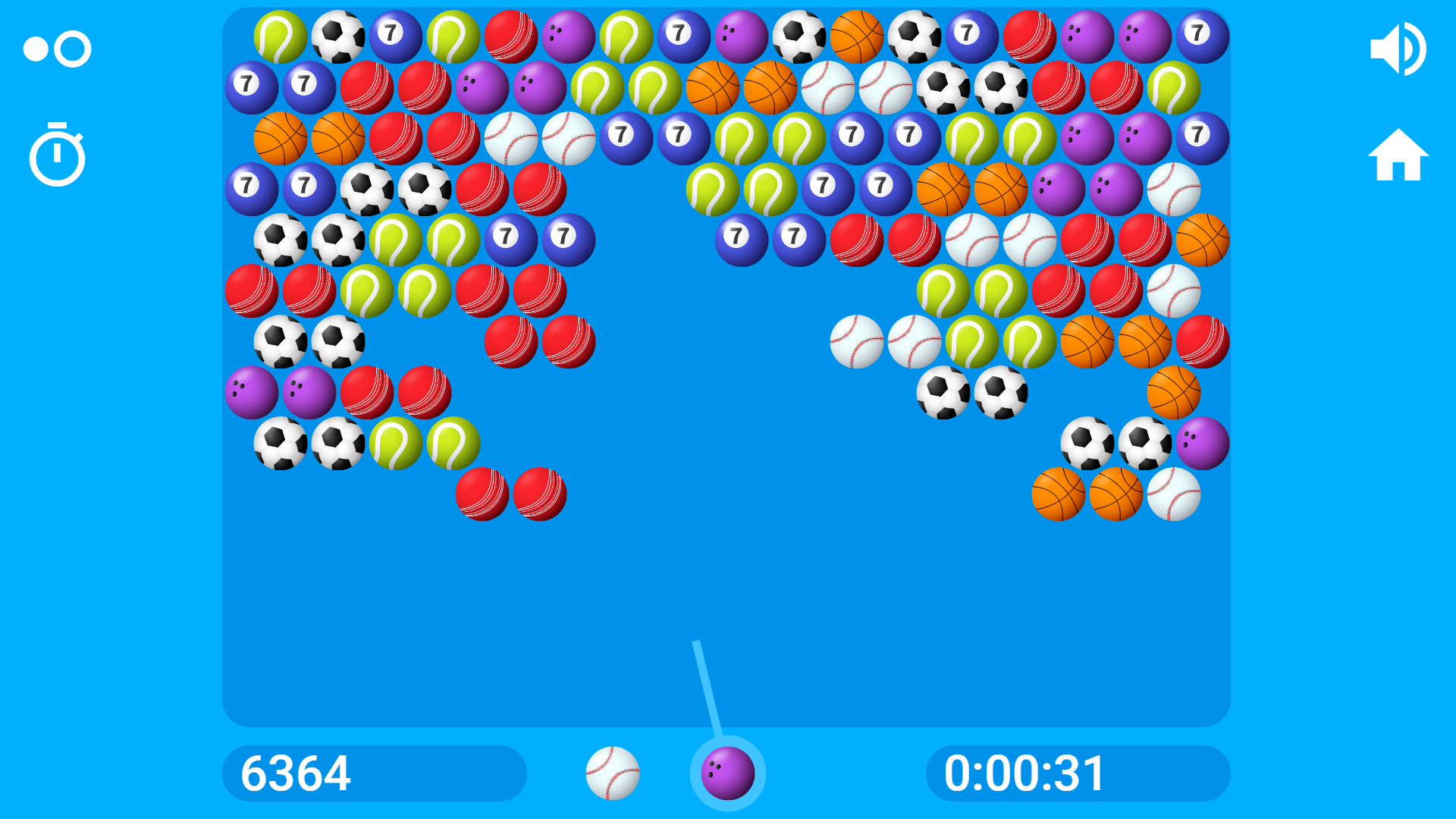The image size is (1456, 819).
Task: Mute the game sound via speaker icon
Action: 1399,48
